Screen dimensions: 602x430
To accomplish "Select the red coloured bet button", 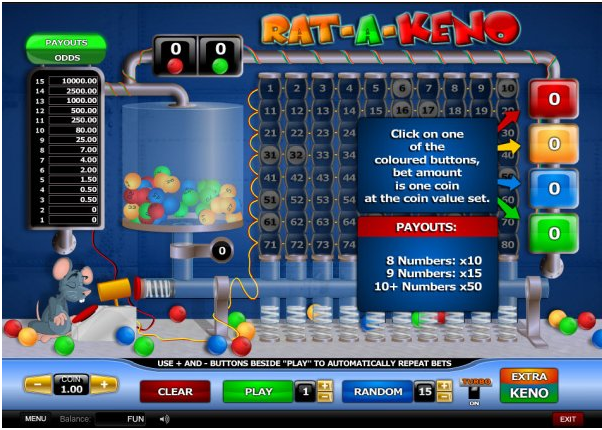I will point(553,100).
